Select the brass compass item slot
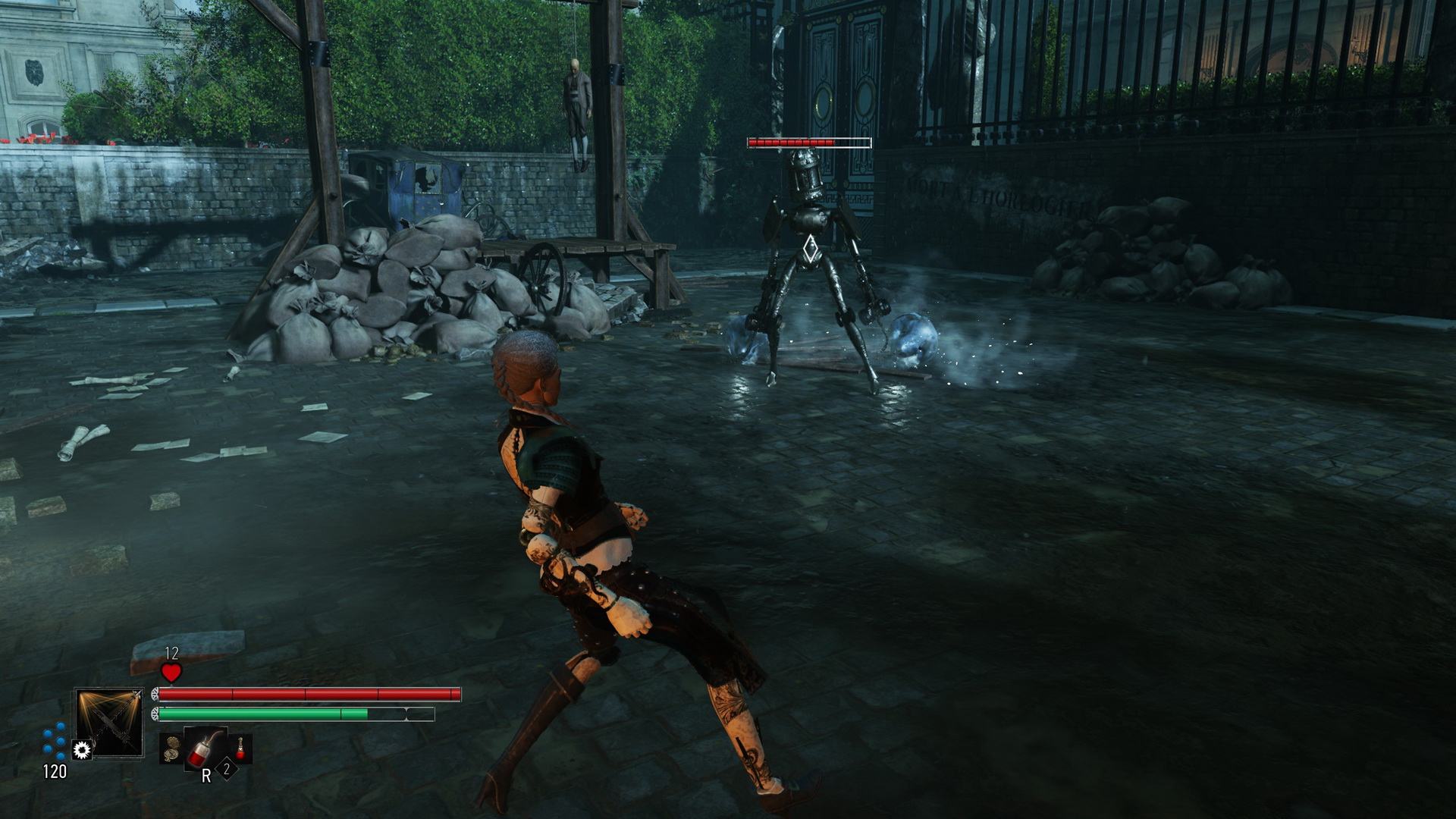This screenshot has width=1456, height=819. [x=172, y=748]
